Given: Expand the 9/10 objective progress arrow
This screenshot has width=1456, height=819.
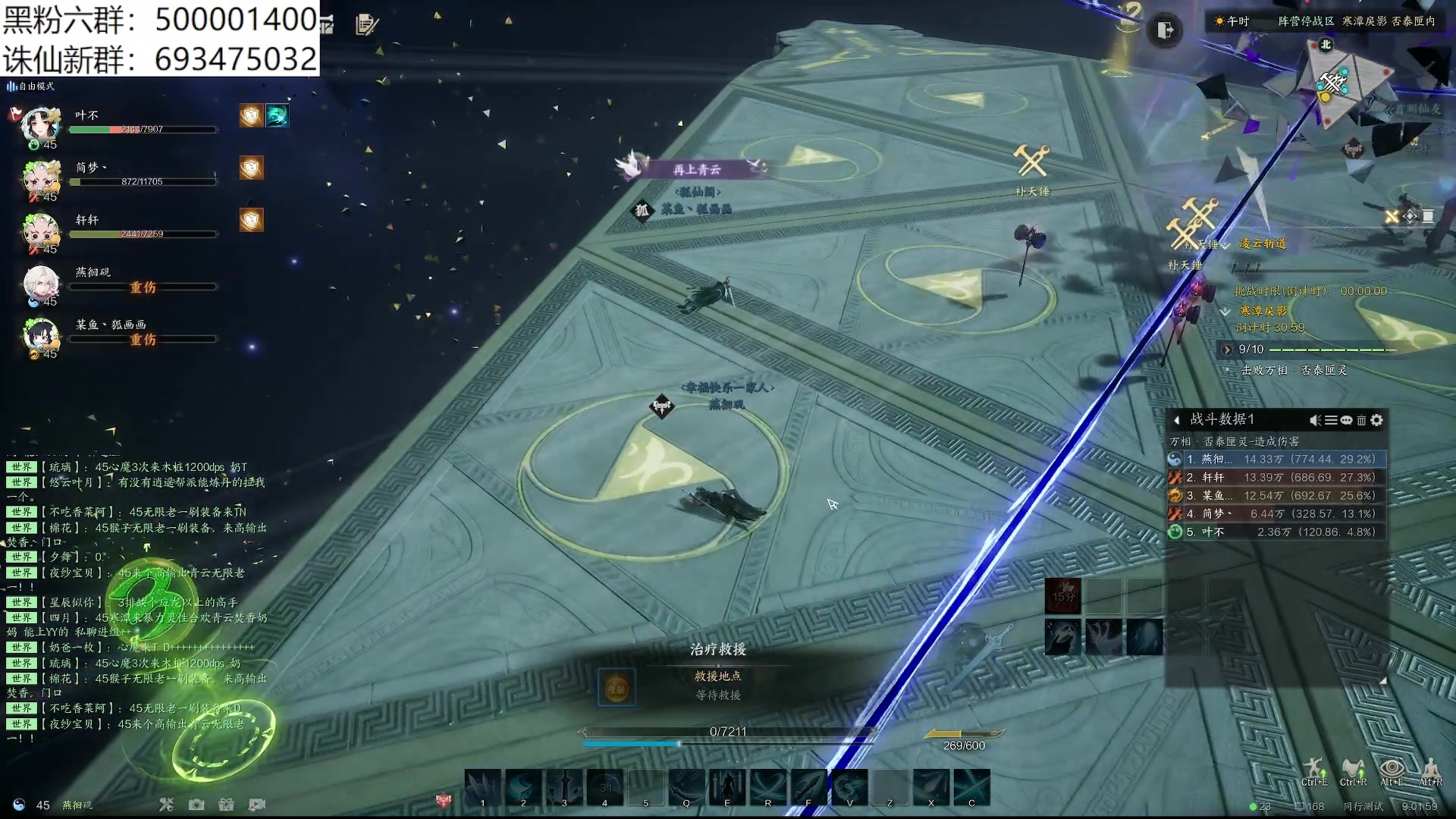Looking at the screenshot, I should coord(1226,350).
